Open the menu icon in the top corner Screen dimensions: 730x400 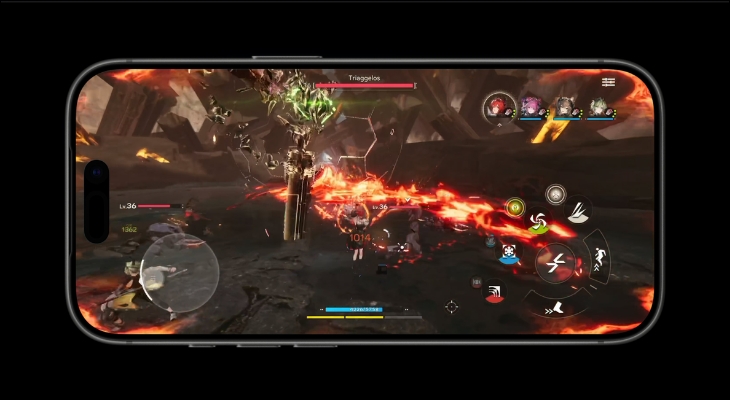click(609, 80)
